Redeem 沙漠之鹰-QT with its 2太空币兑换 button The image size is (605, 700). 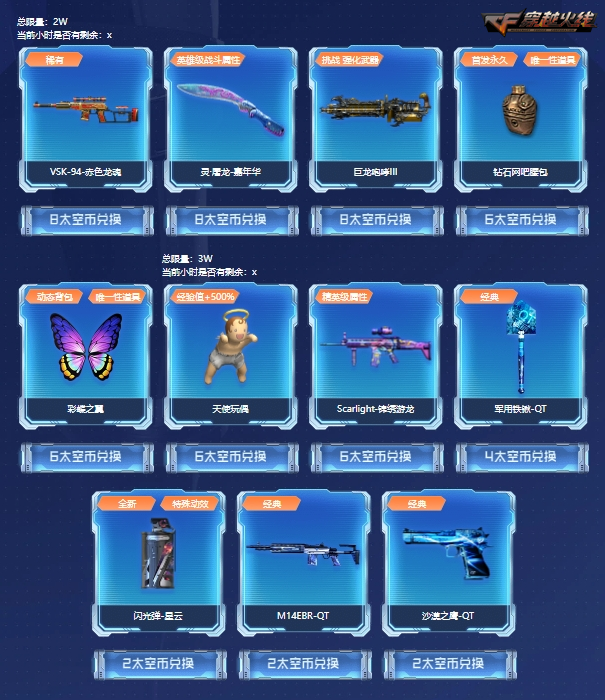[x=448, y=663]
